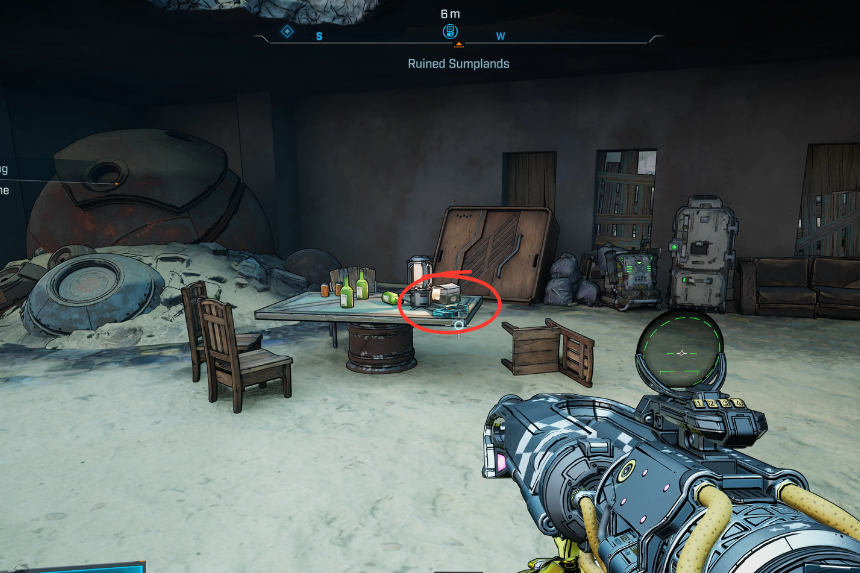Click the diamond waypoint marker on the compass
Screen dimensions: 860x573
pyautogui.click(x=287, y=32)
